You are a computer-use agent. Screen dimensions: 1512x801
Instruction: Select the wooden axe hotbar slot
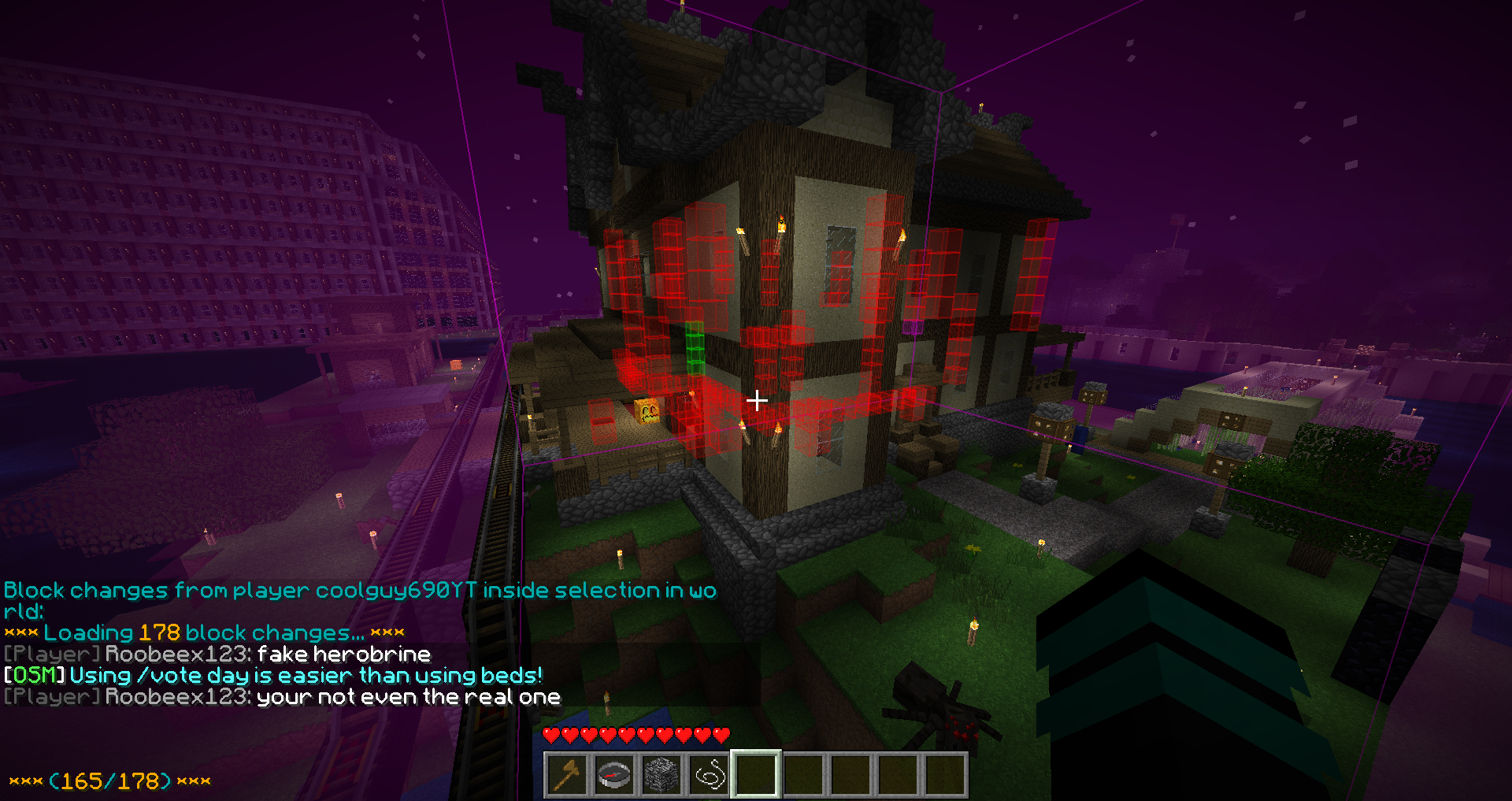pyautogui.click(x=567, y=775)
